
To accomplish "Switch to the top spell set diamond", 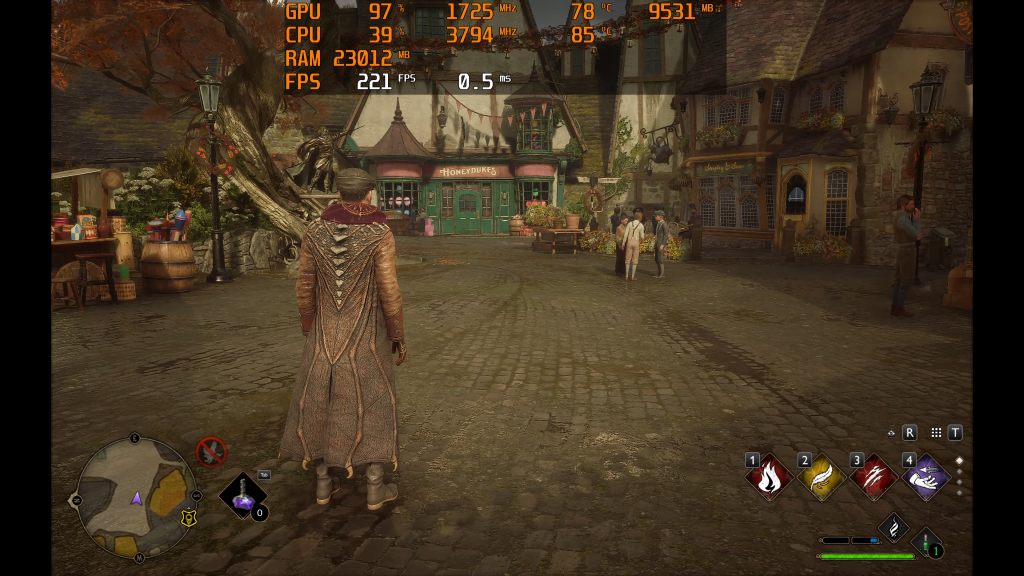I will click(x=960, y=461).
